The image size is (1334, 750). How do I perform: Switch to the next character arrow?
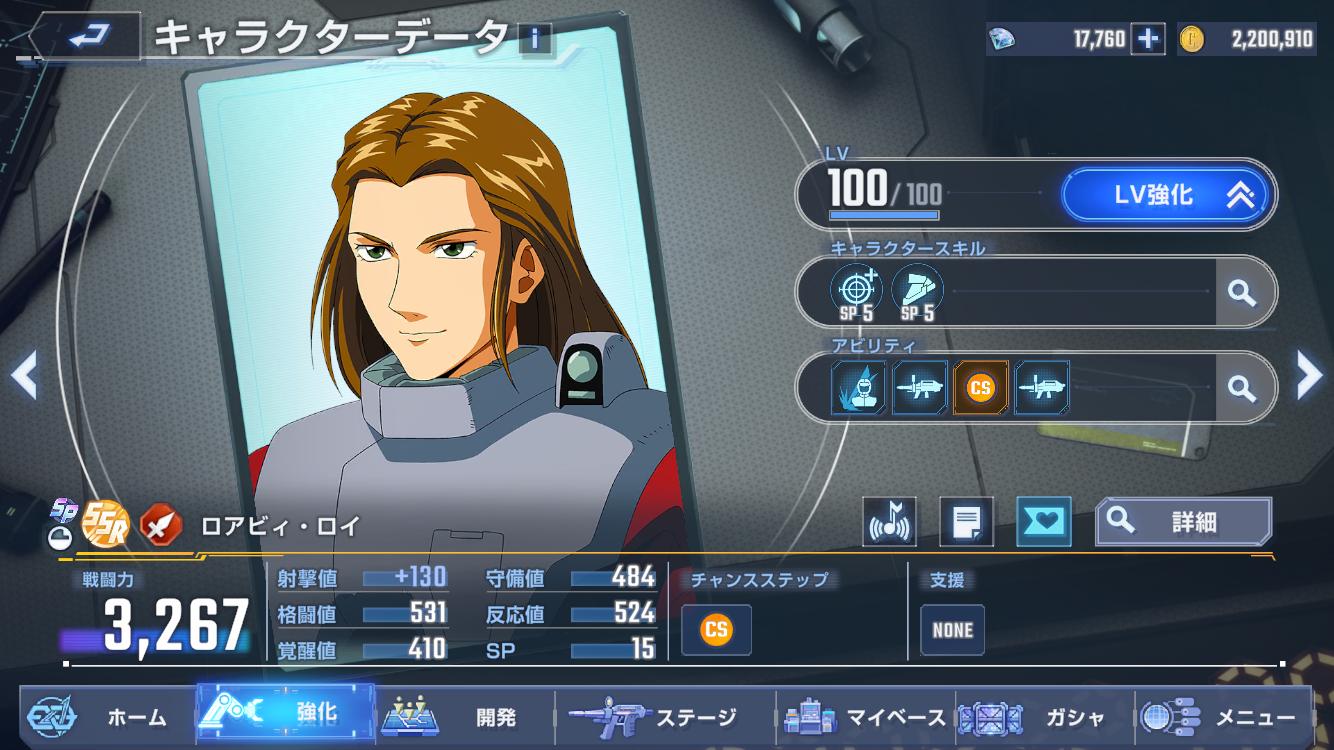coord(1308,375)
